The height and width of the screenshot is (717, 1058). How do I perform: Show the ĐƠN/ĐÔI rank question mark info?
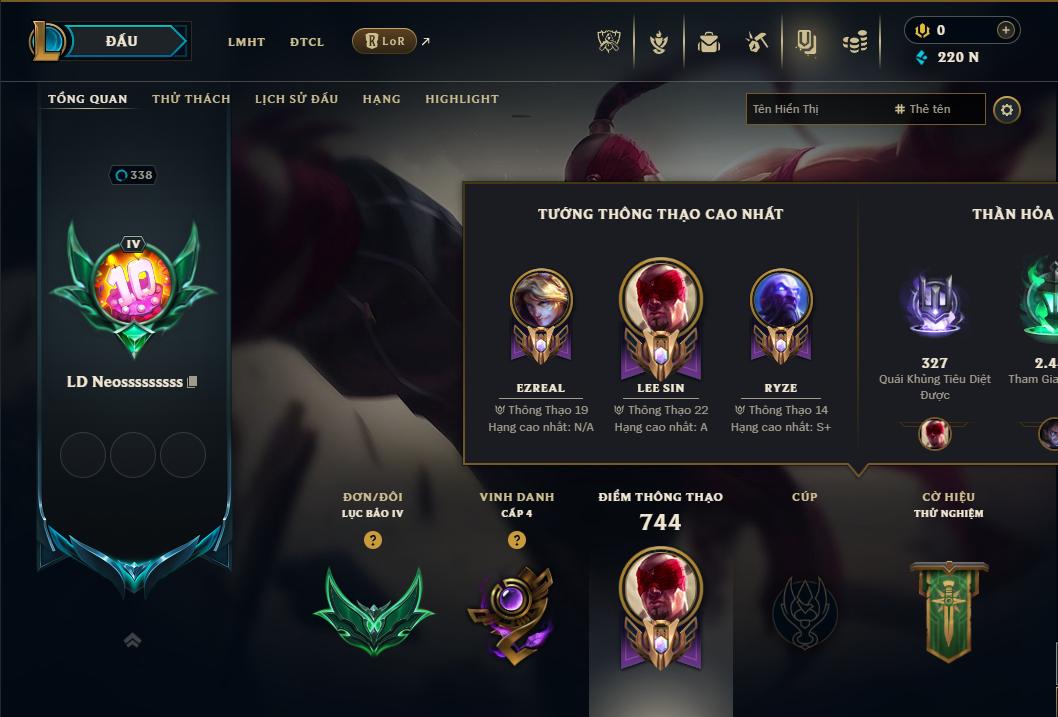point(373,540)
